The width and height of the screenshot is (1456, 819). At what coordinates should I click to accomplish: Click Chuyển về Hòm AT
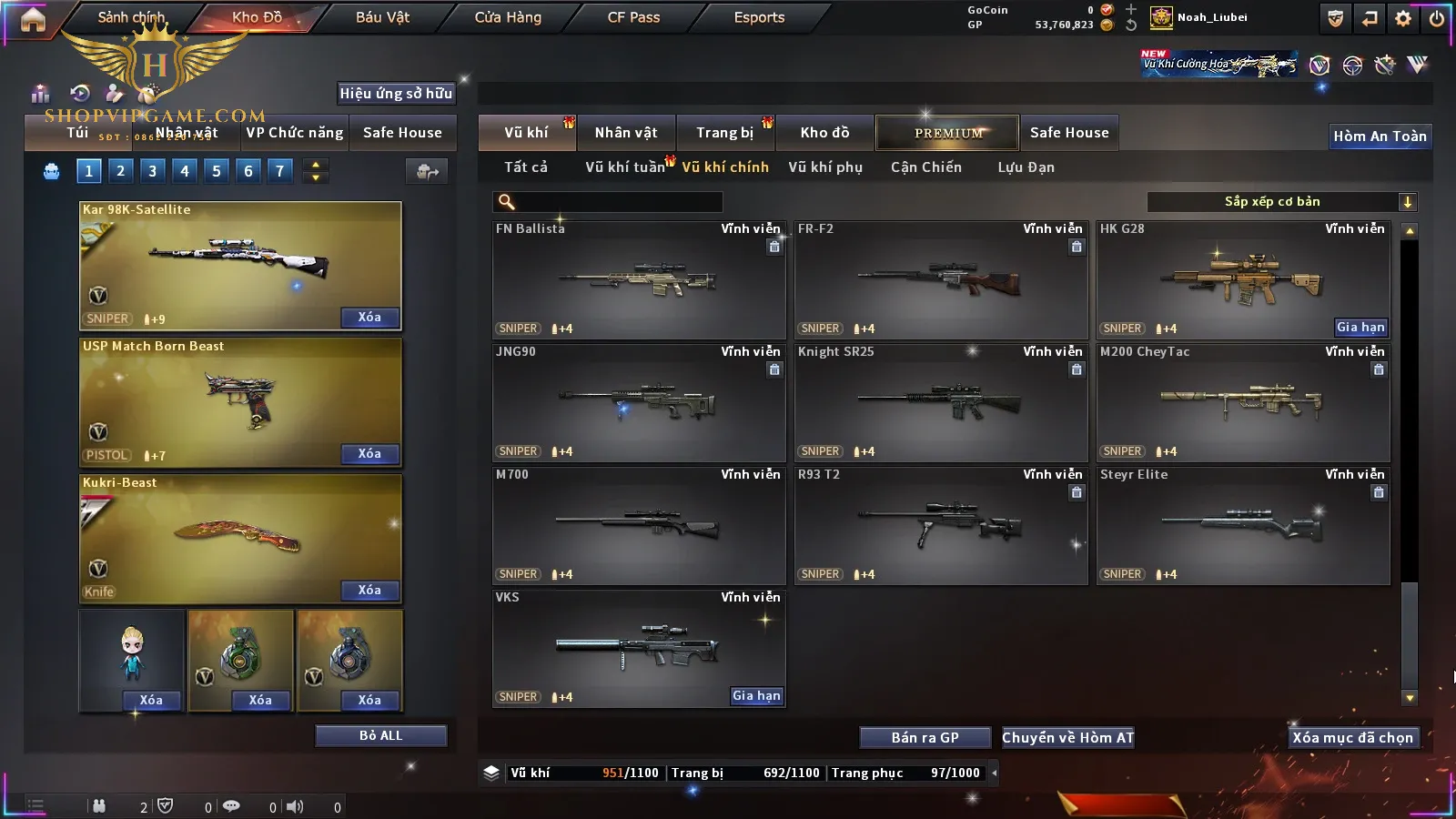click(1067, 738)
